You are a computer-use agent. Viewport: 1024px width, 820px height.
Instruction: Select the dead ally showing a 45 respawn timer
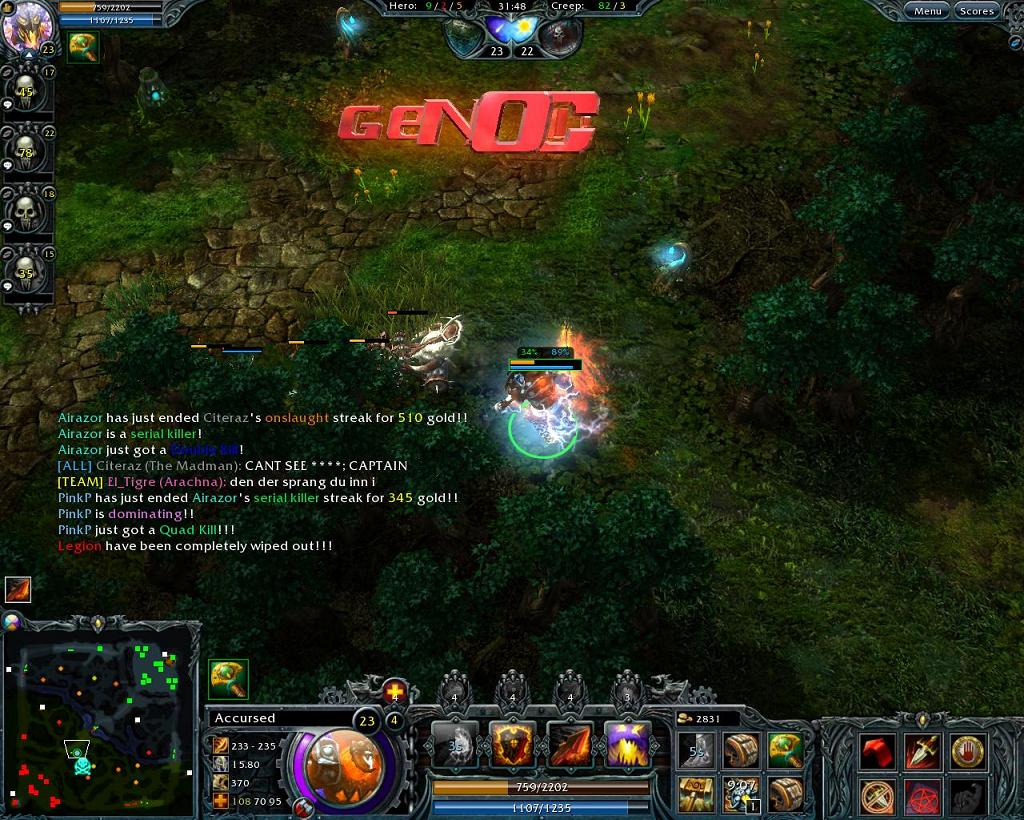point(27,92)
